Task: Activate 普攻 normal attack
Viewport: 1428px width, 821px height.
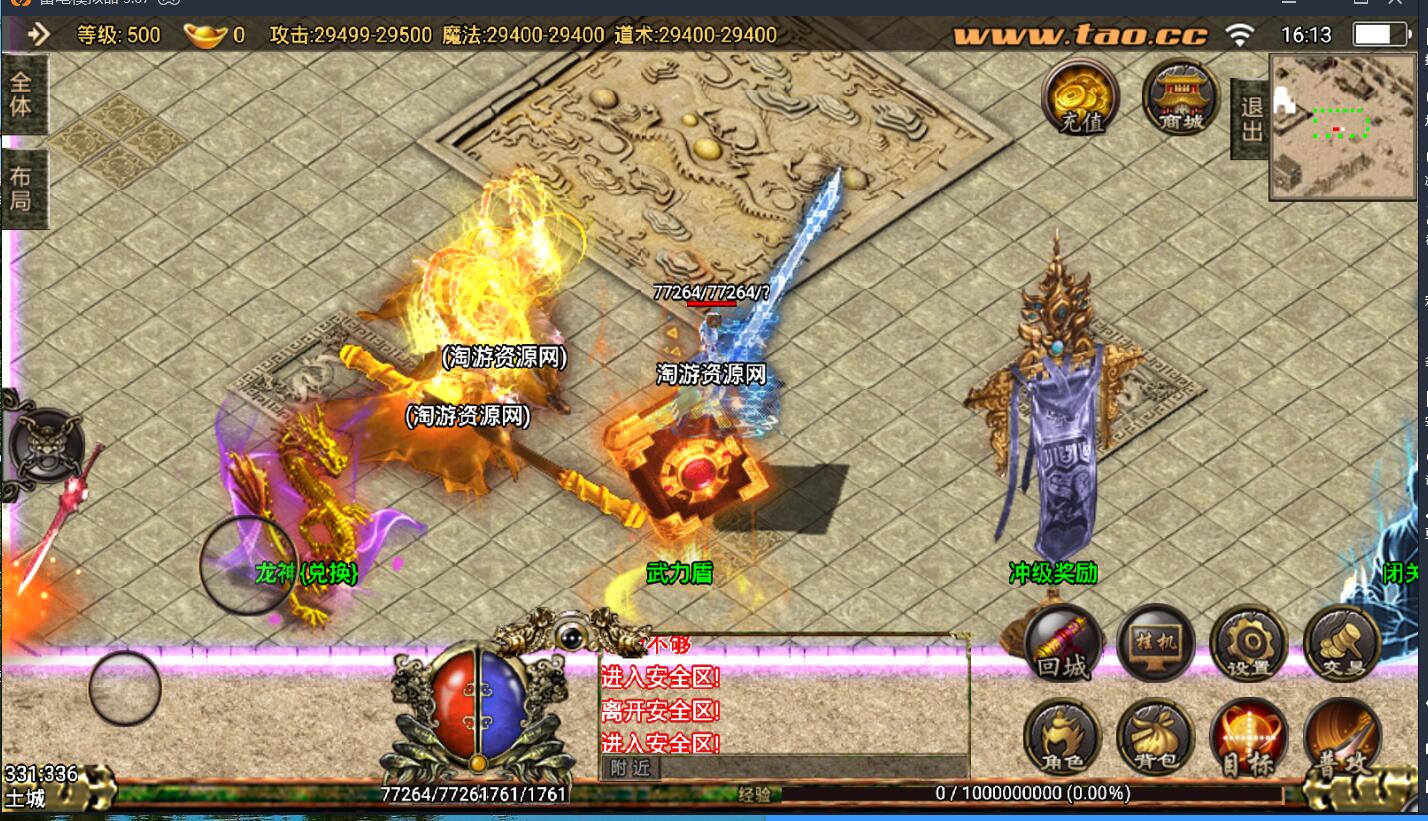Action: (x=1342, y=738)
